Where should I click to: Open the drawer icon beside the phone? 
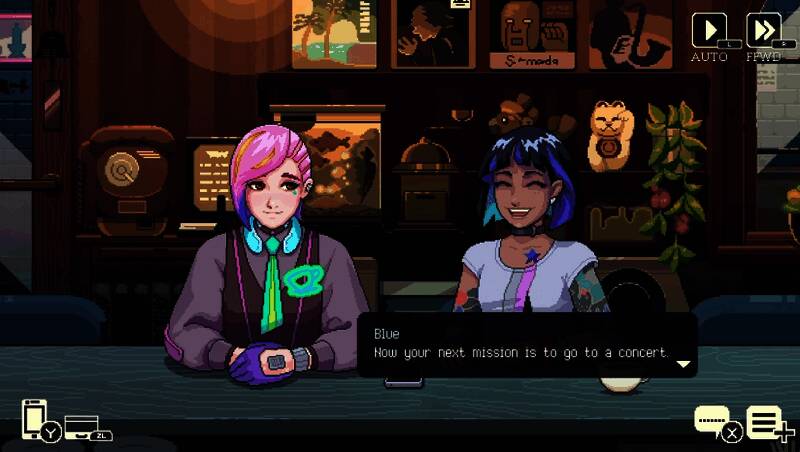click(x=82, y=425)
